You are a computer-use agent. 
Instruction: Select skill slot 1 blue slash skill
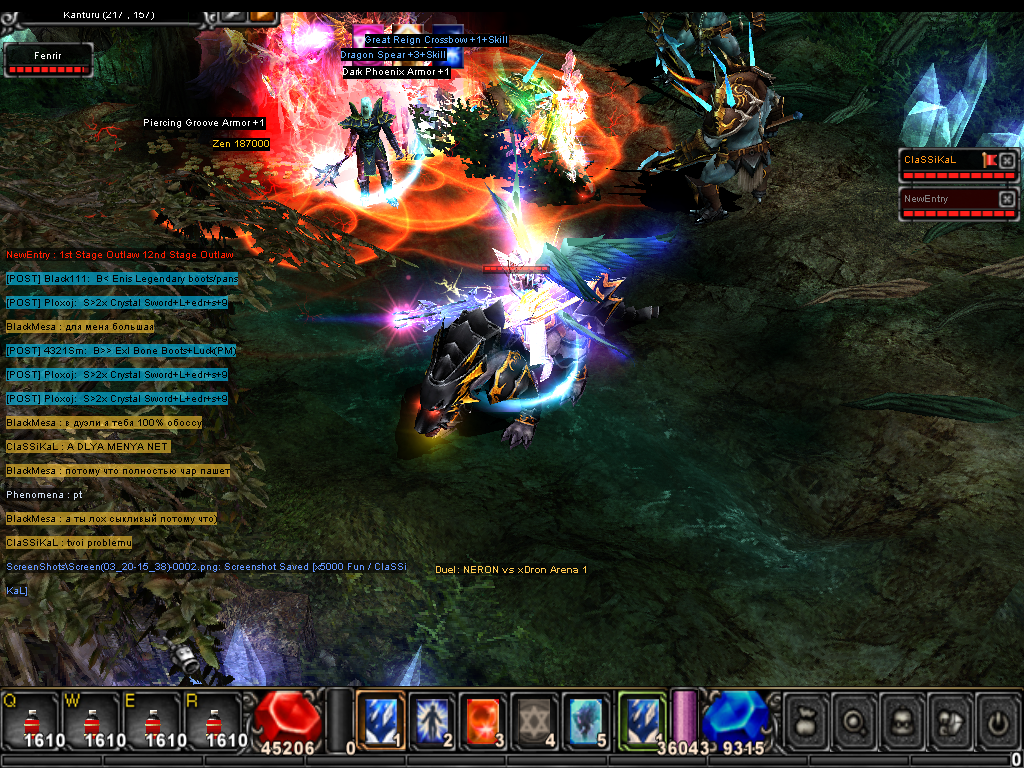[x=380, y=720]
